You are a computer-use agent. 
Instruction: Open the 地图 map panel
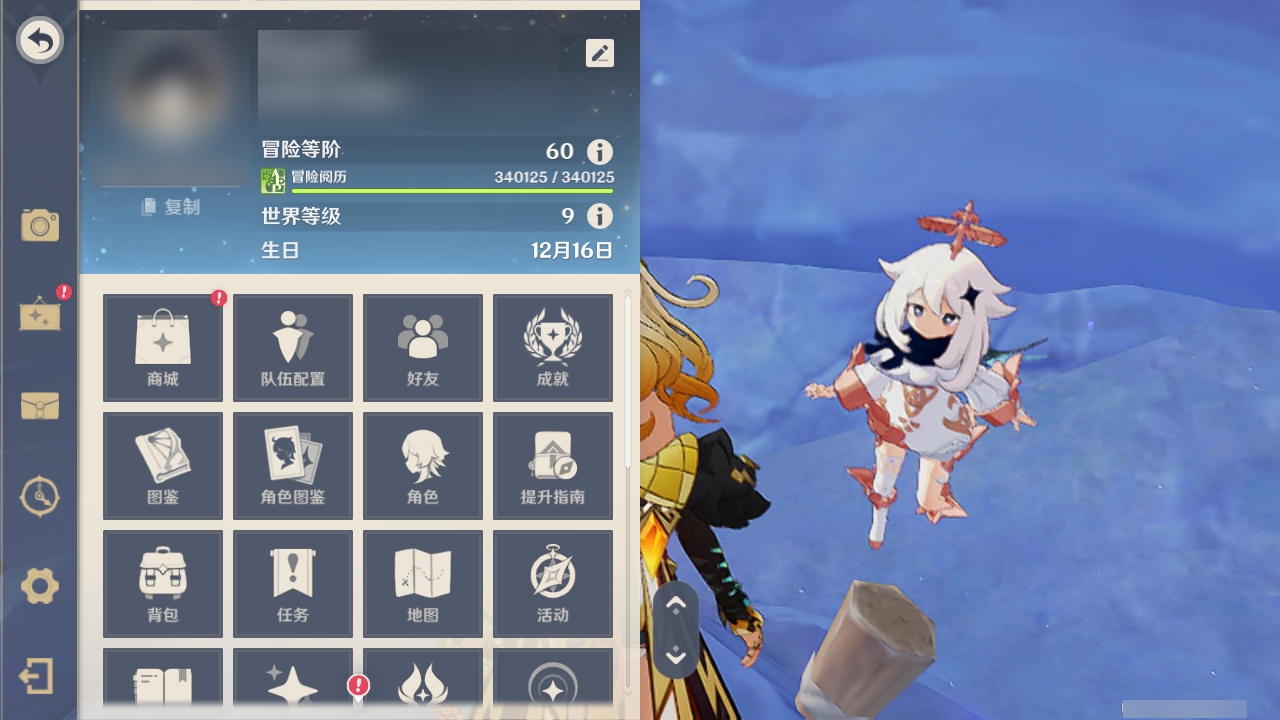pos(423,584)
